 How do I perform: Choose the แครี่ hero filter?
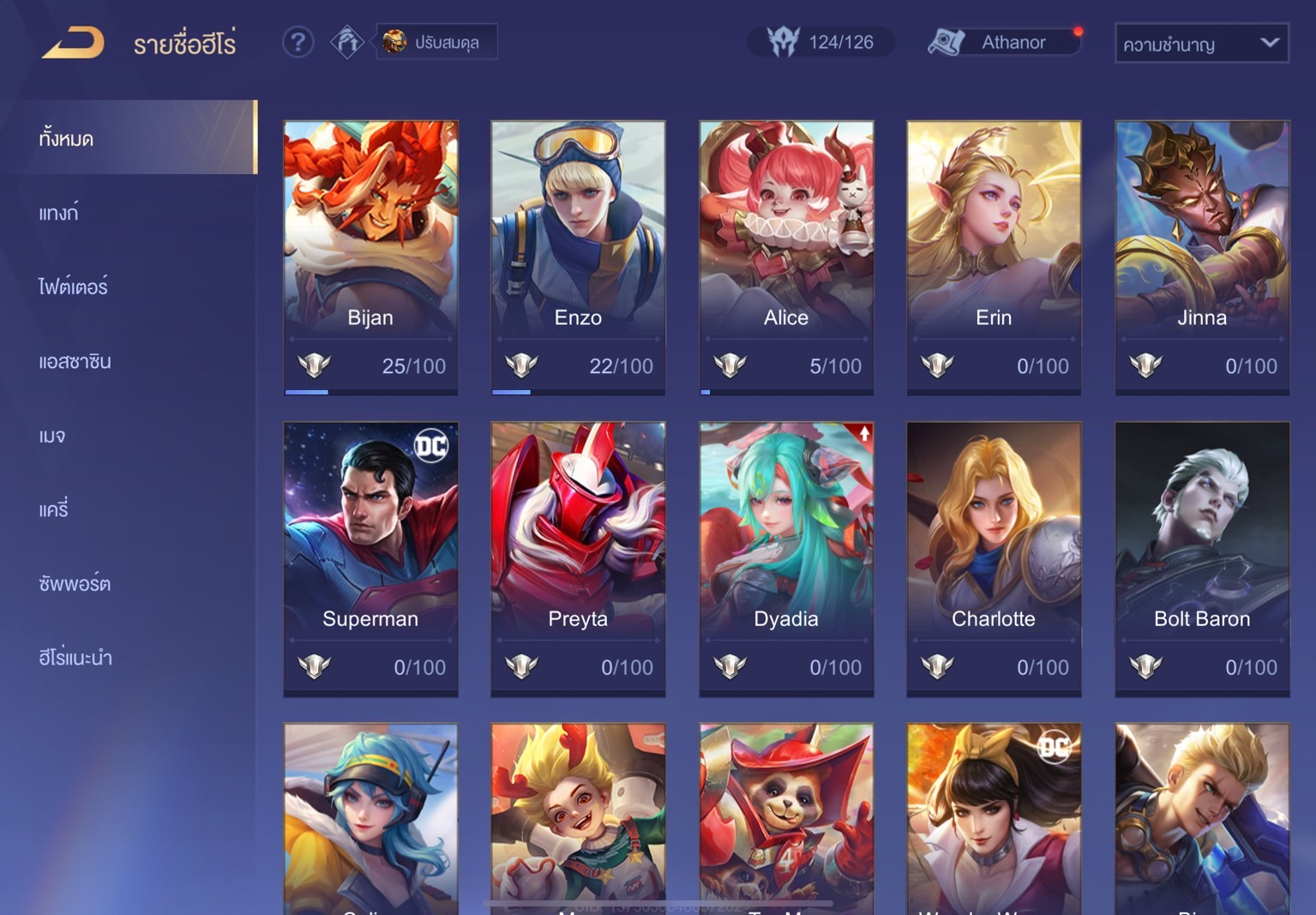[x=53, y=509]
